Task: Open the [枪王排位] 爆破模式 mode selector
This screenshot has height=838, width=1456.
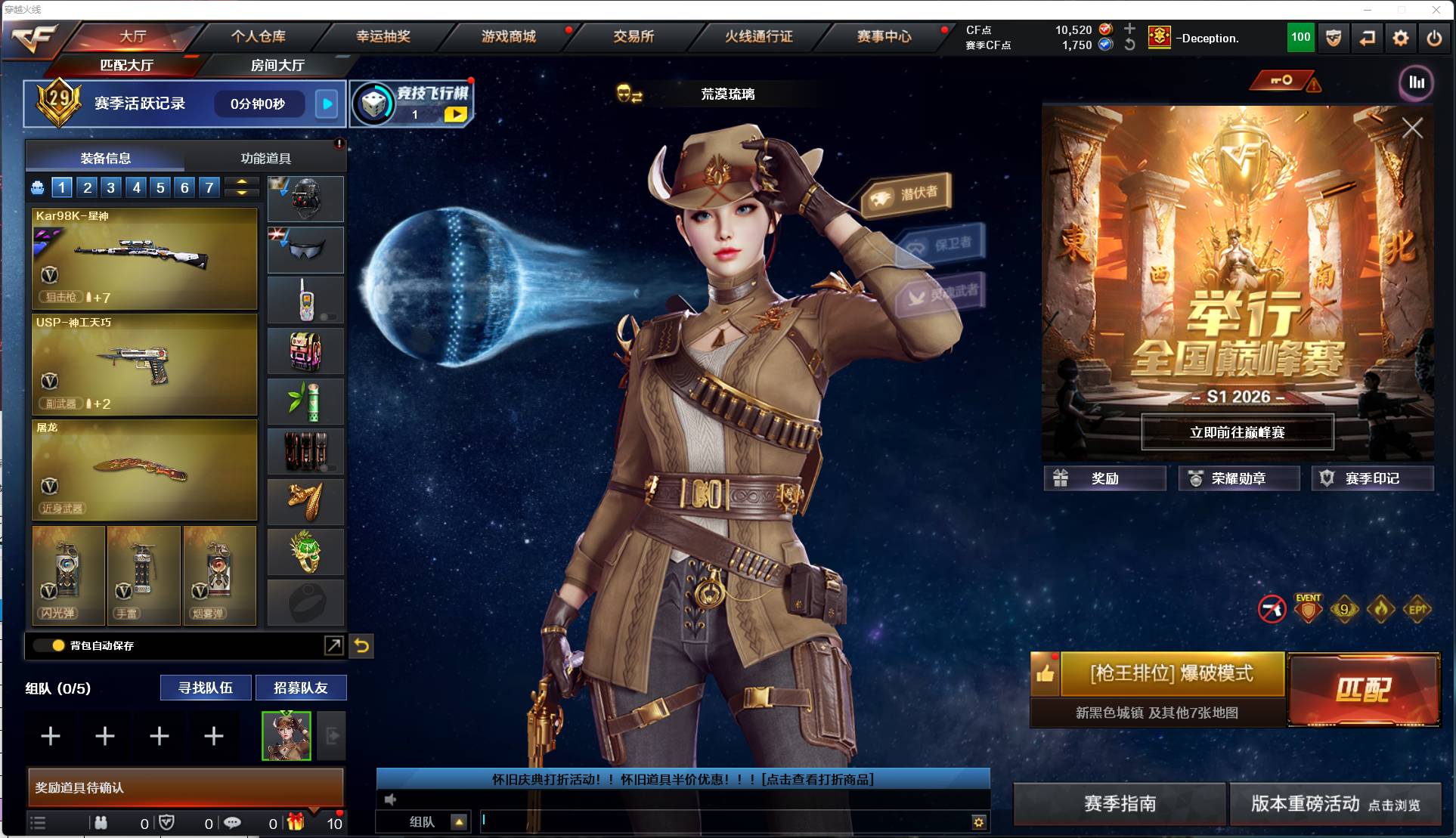Action: pyautogui.click(x=1170, y=673)
